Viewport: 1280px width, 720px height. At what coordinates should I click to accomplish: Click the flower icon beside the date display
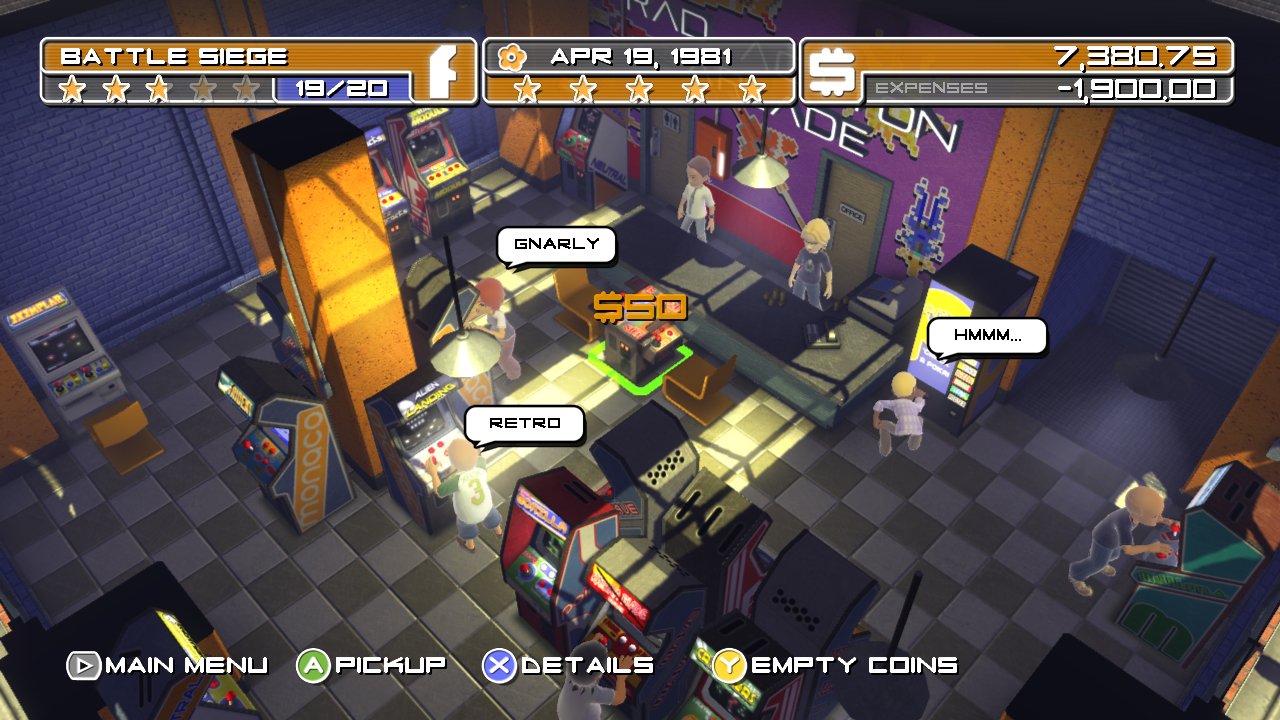point(514,55)
